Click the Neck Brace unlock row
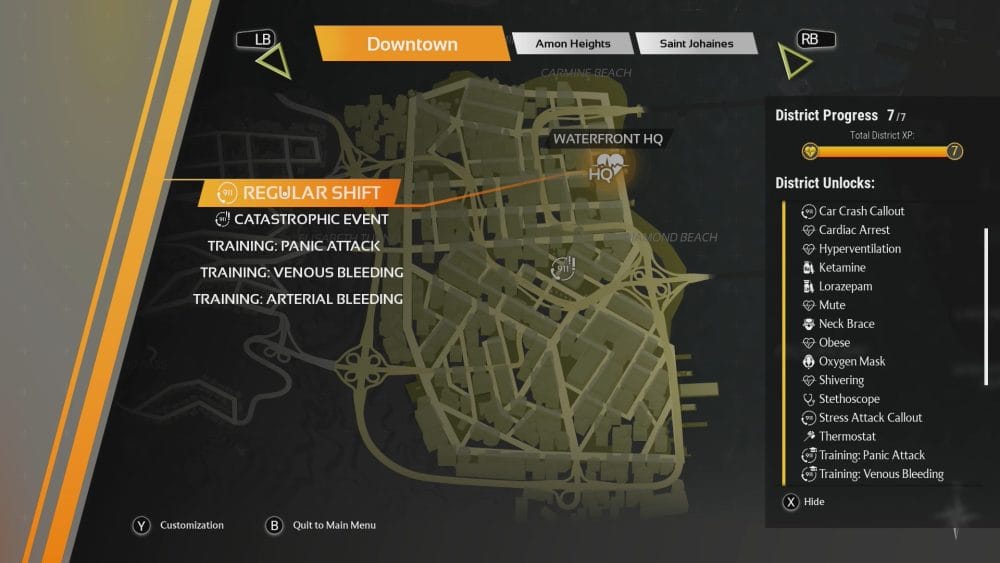Image resolution: width=1000 pixels, height=563 pixels. [846, 324]
